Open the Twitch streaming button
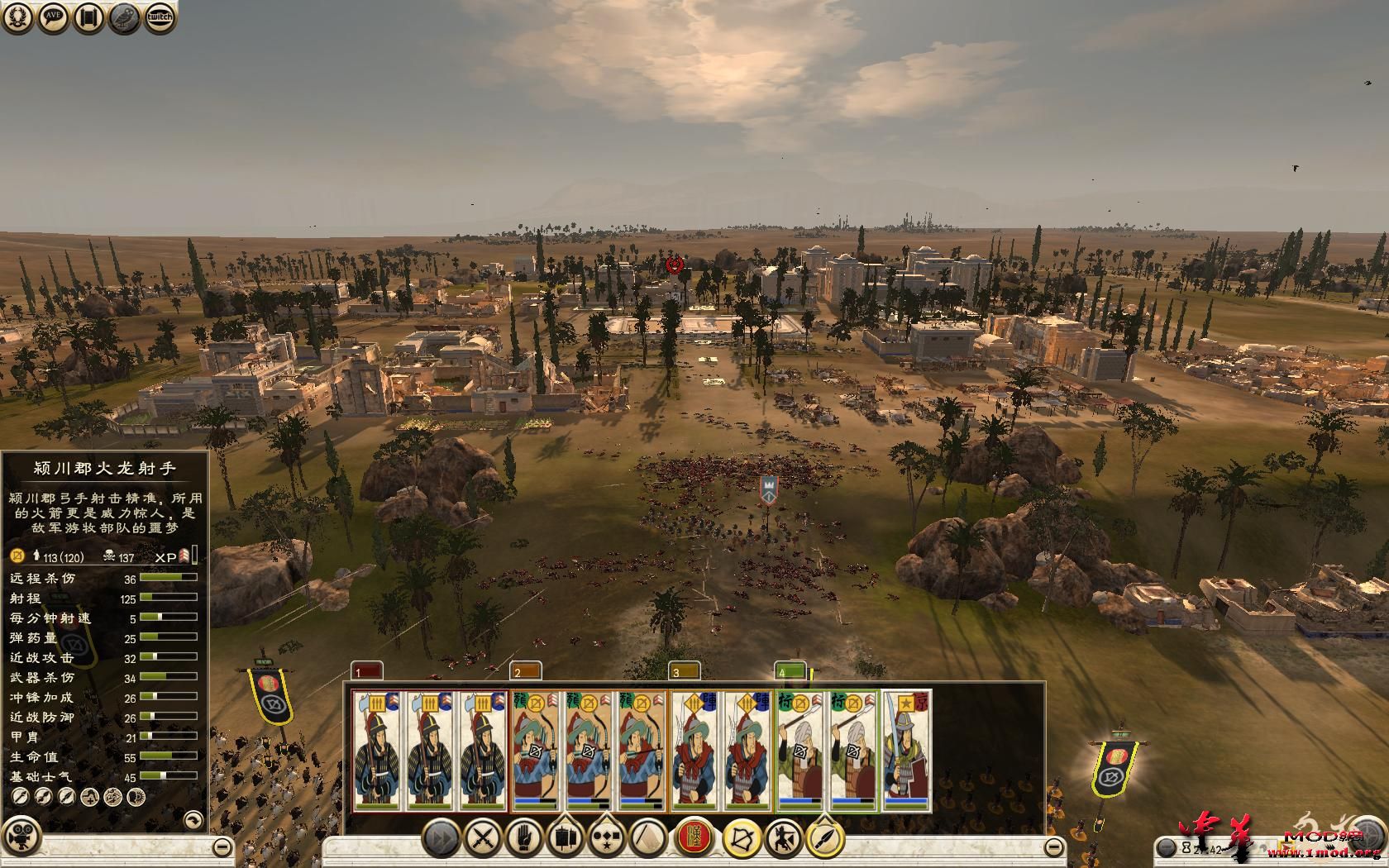1389x868 pixels. 160,17
